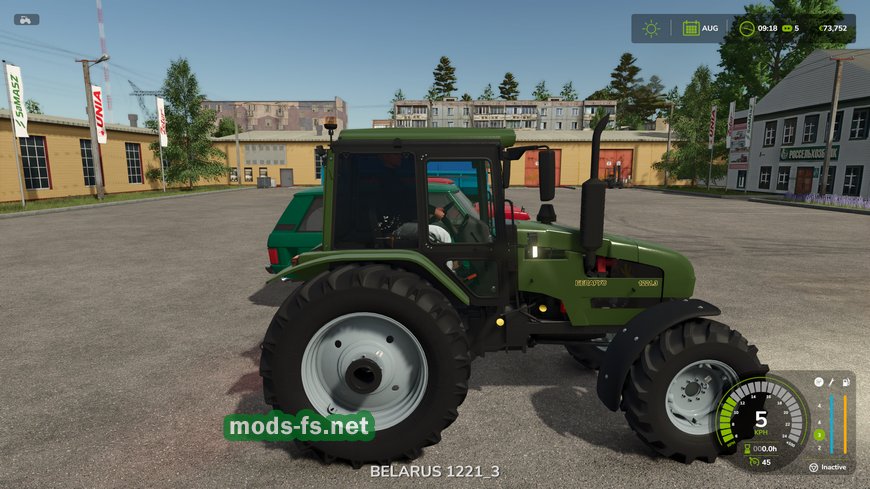
Task: Click the clock icon in the top bar
Action: pyautogui.click(x=746, y=28)
